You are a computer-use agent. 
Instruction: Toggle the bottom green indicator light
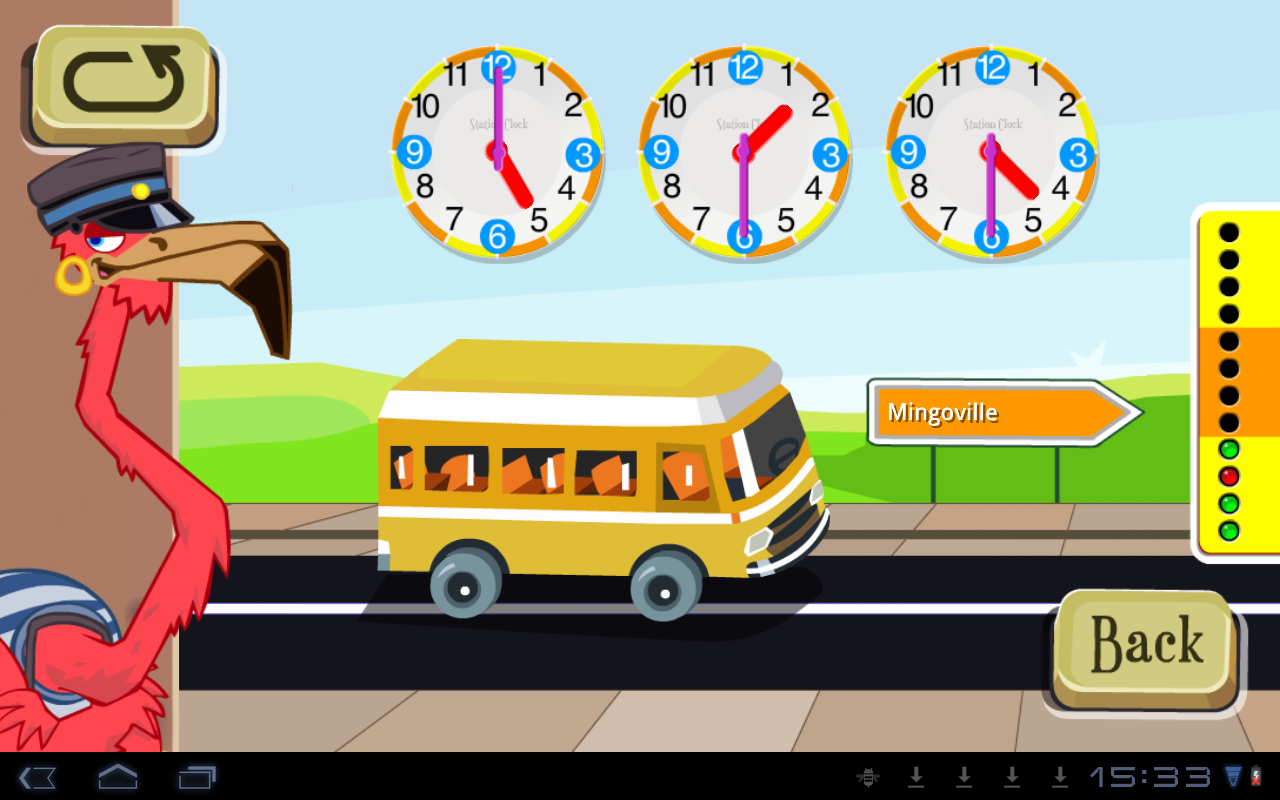coord(1229,531)
